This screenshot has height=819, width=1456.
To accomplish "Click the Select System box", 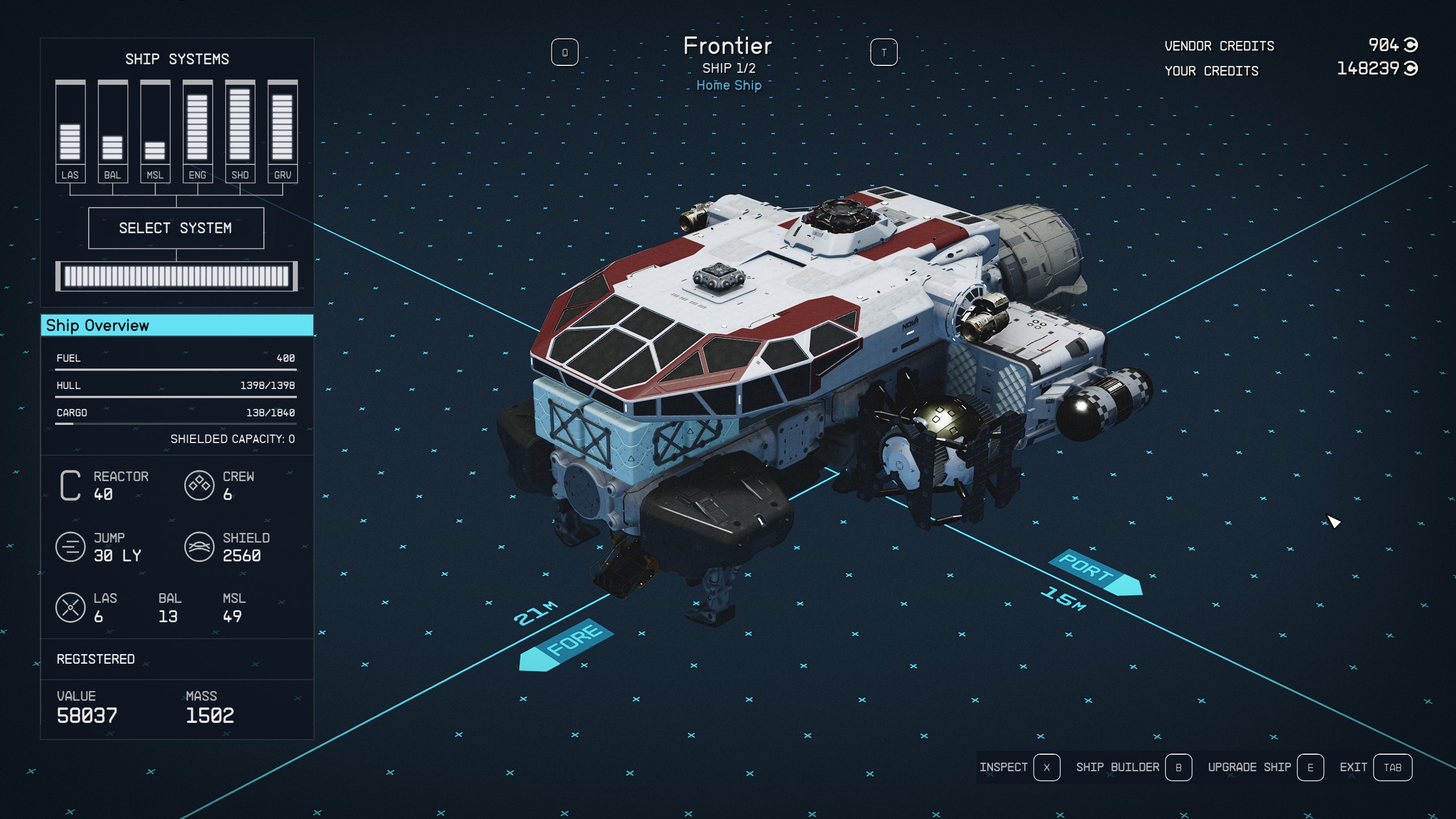I will pos(176,228).
